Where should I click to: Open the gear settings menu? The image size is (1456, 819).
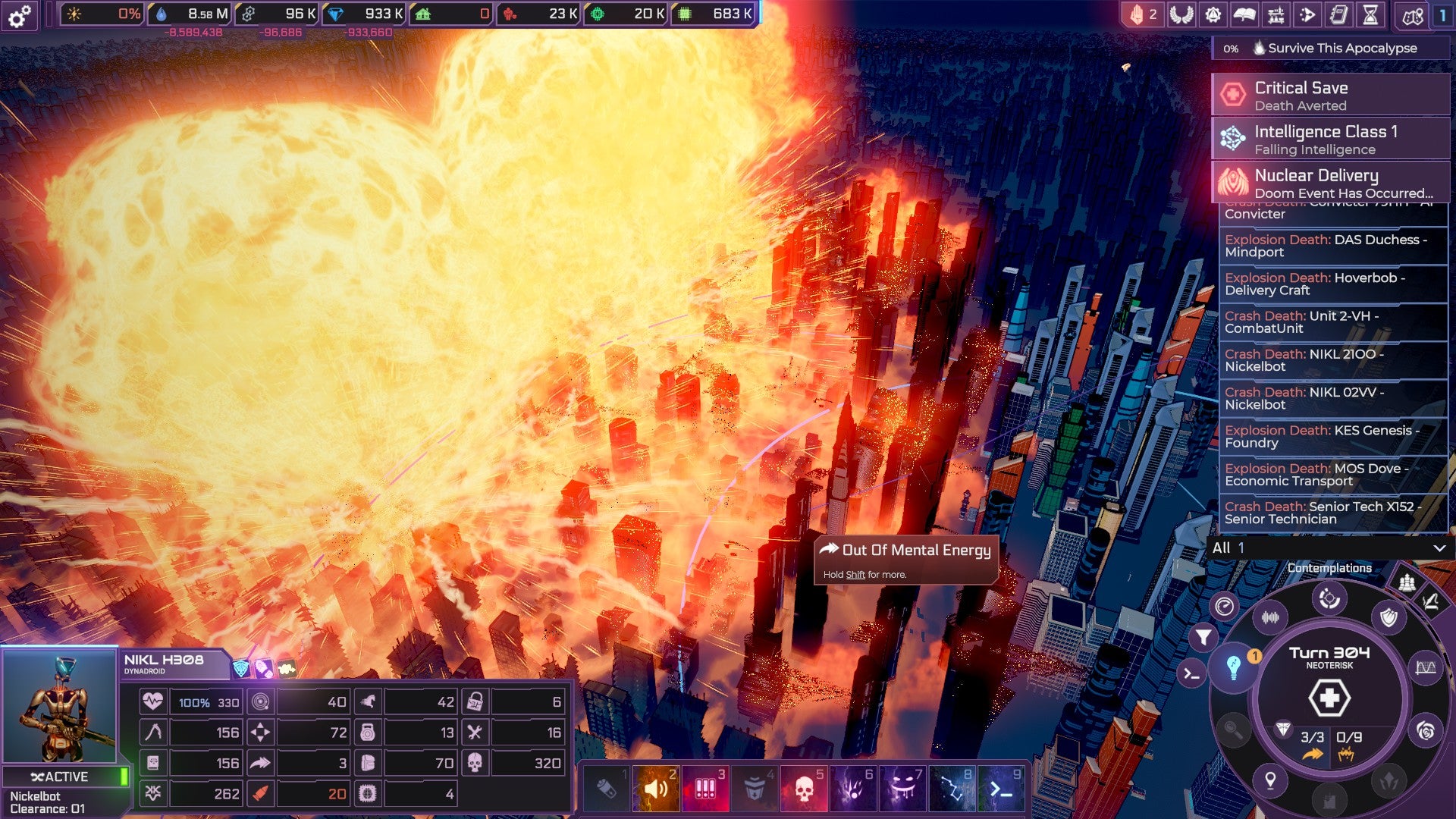[20, 15]
